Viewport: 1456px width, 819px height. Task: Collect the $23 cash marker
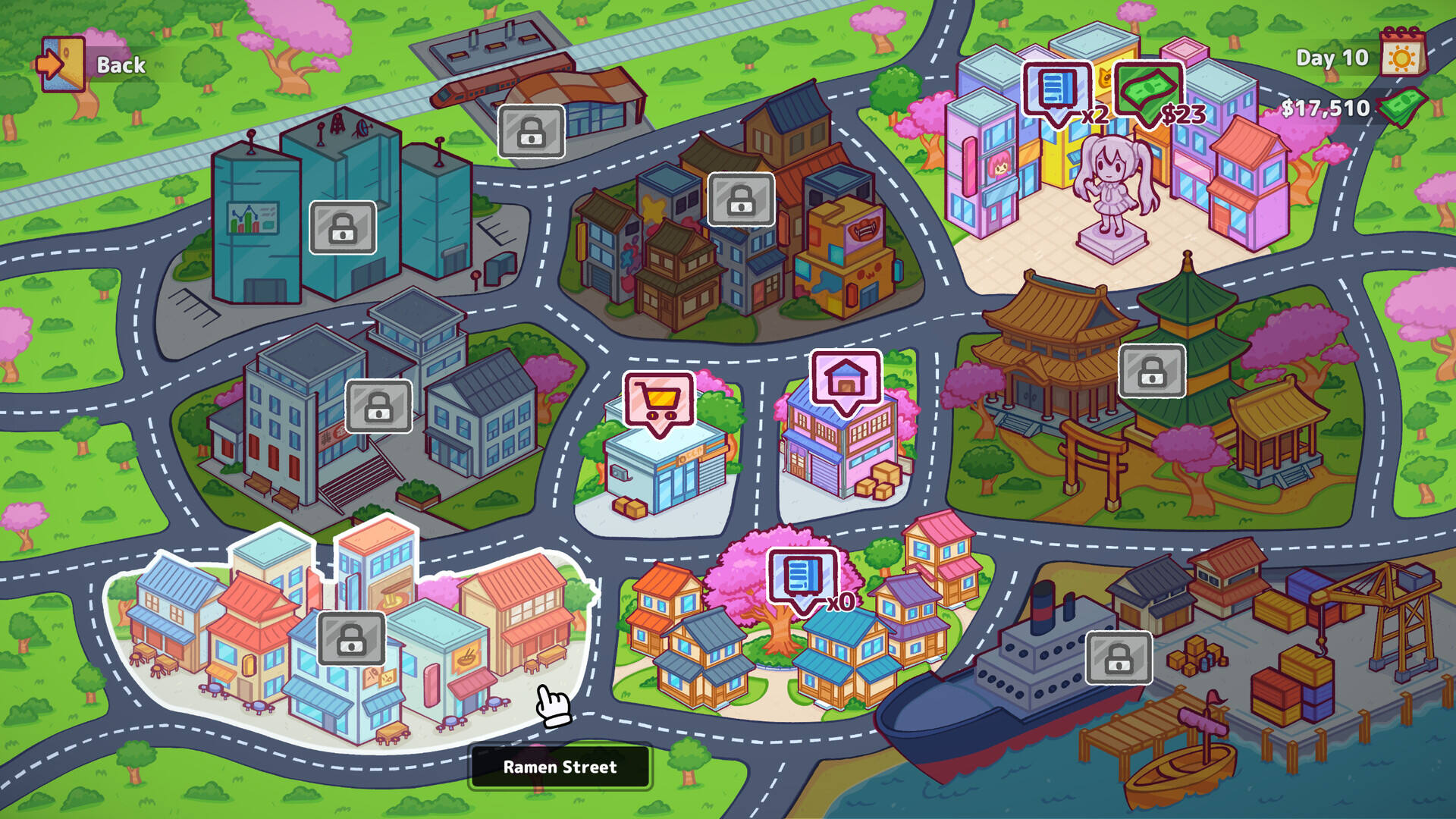pos(1147,91)
